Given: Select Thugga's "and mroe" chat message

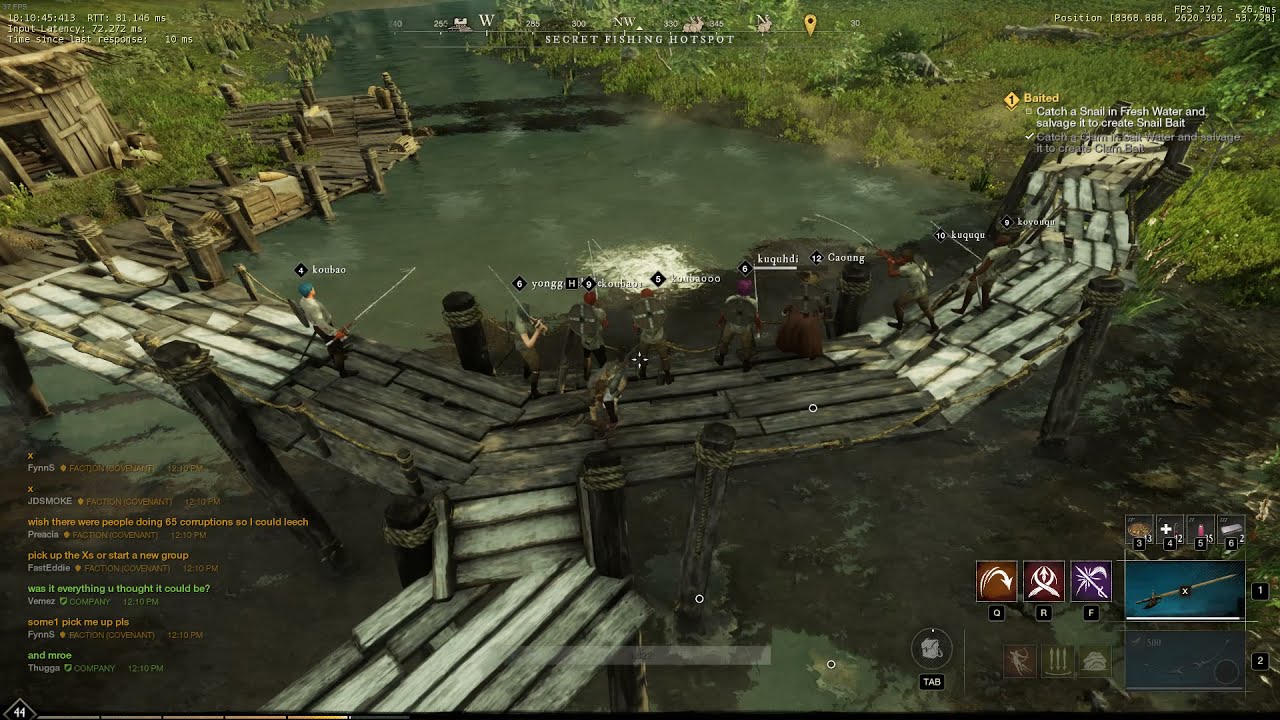Looking at the screenshot, I should (x=50, y=656).
